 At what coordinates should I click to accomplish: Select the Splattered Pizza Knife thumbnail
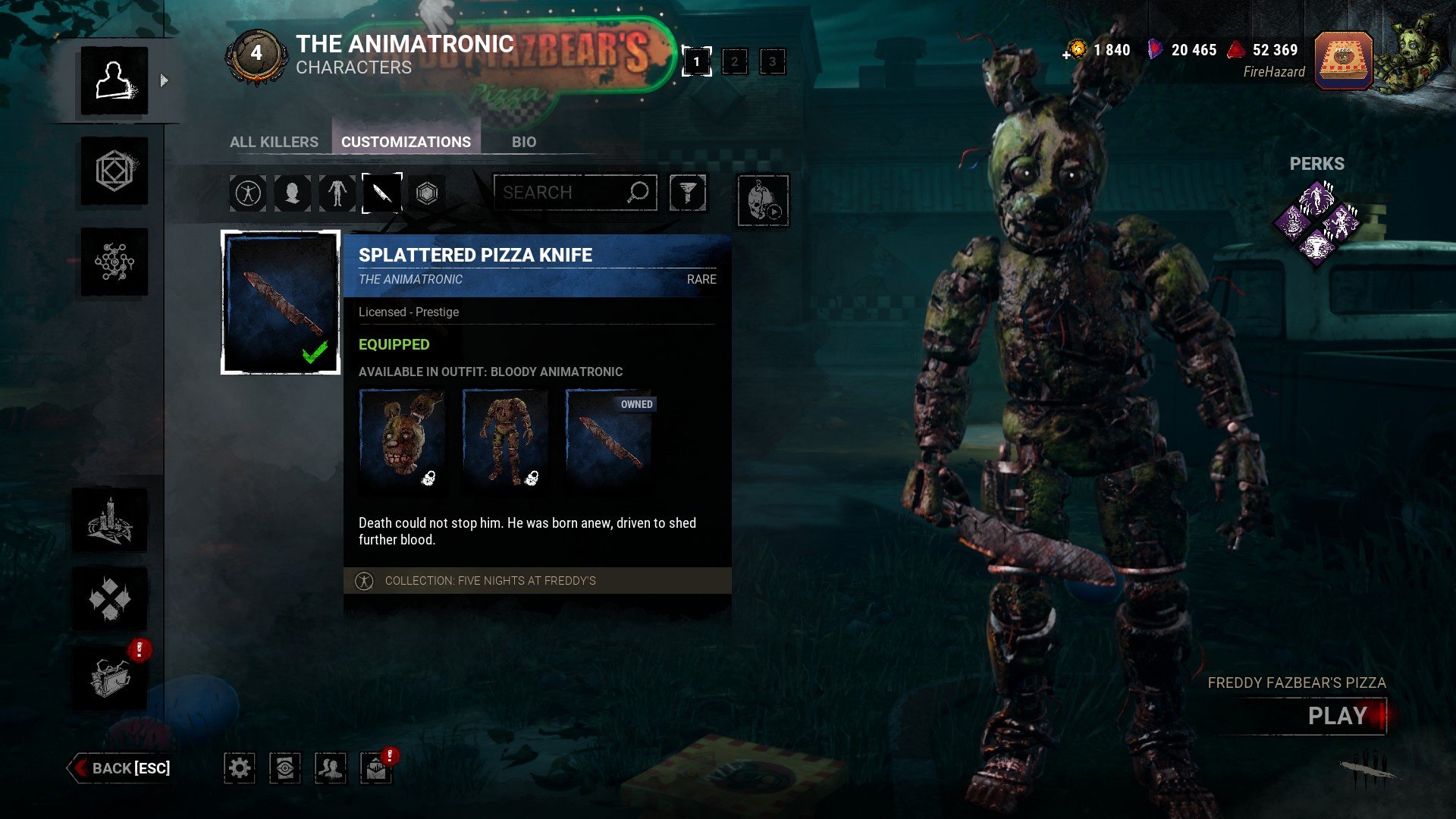[281, 303]
